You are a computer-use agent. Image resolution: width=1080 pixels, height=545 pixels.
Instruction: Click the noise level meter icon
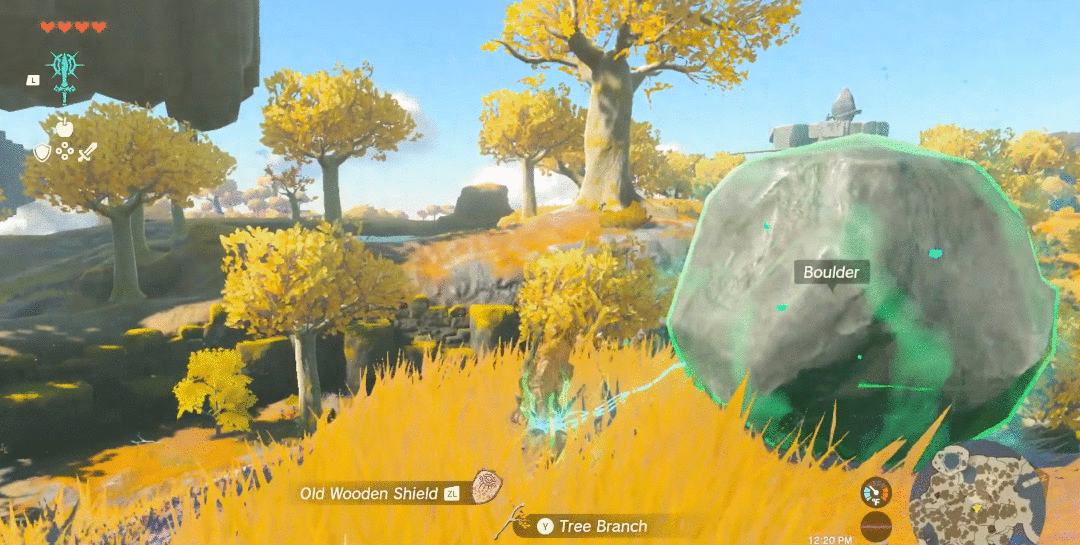pos(876,526)
